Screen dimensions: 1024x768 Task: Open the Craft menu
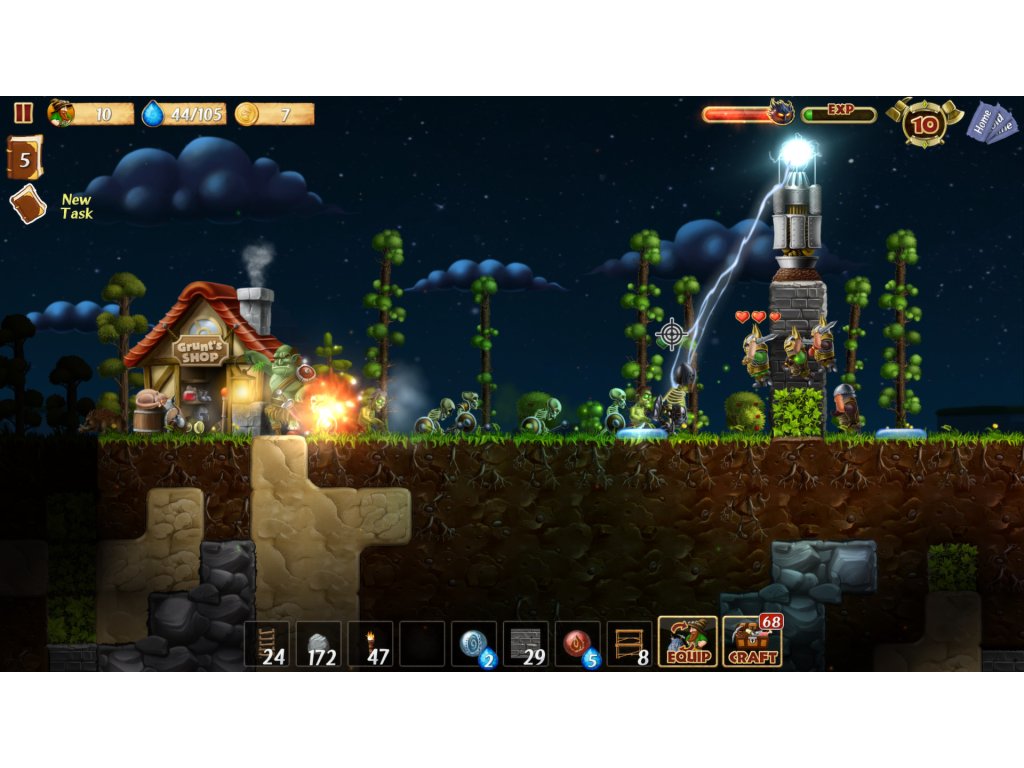pyautogui.click(x=752, y=642)
